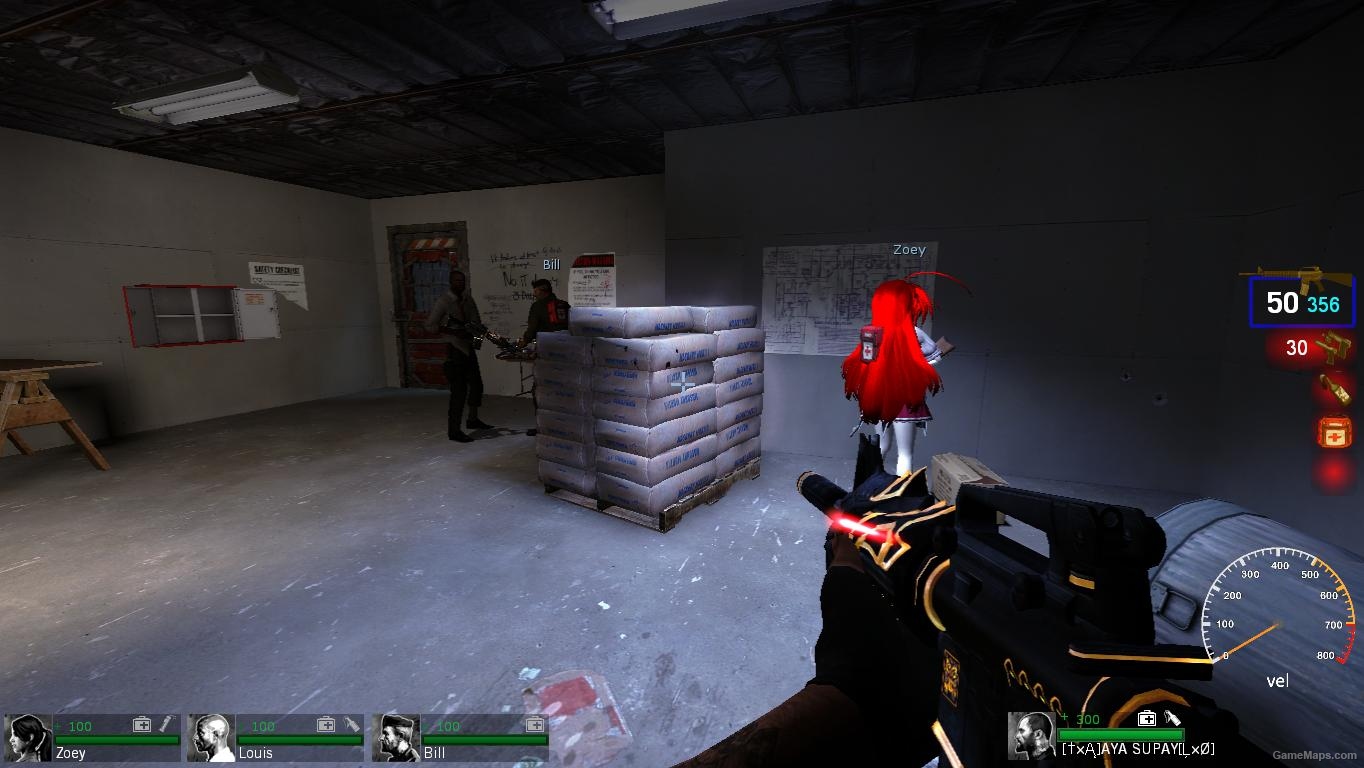1364x768 pixels.
Task: Open the GameMaps.com watermark link
Action: point(1315,757)
